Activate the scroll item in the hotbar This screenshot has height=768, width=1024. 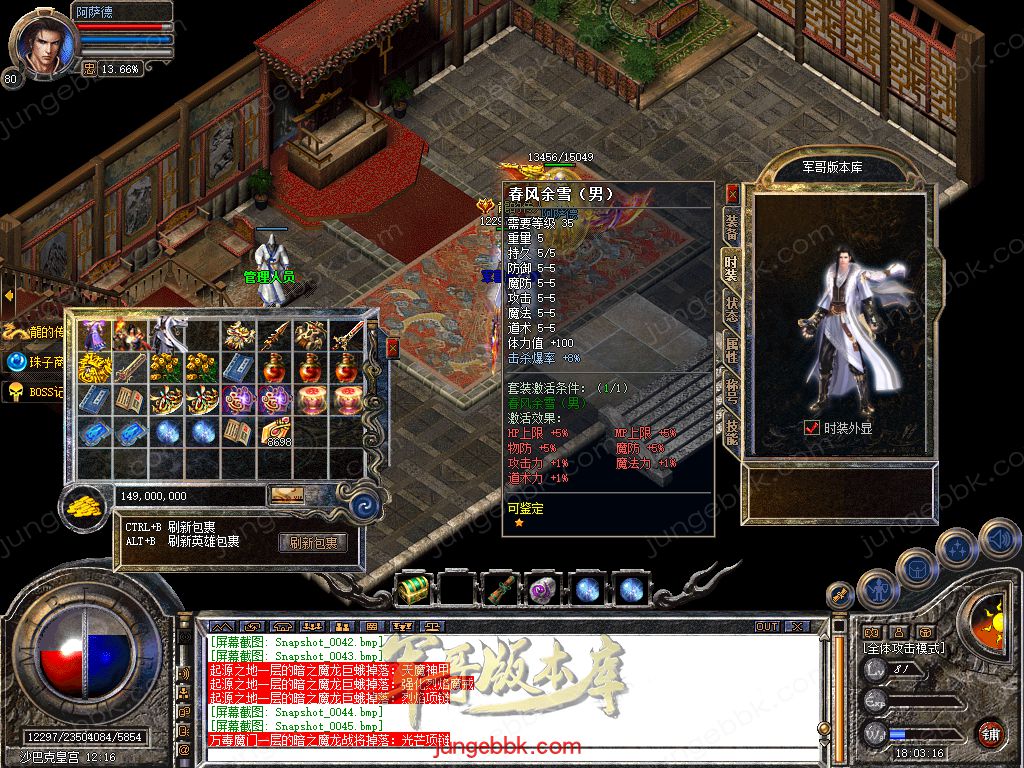click(x=500, y=590)
